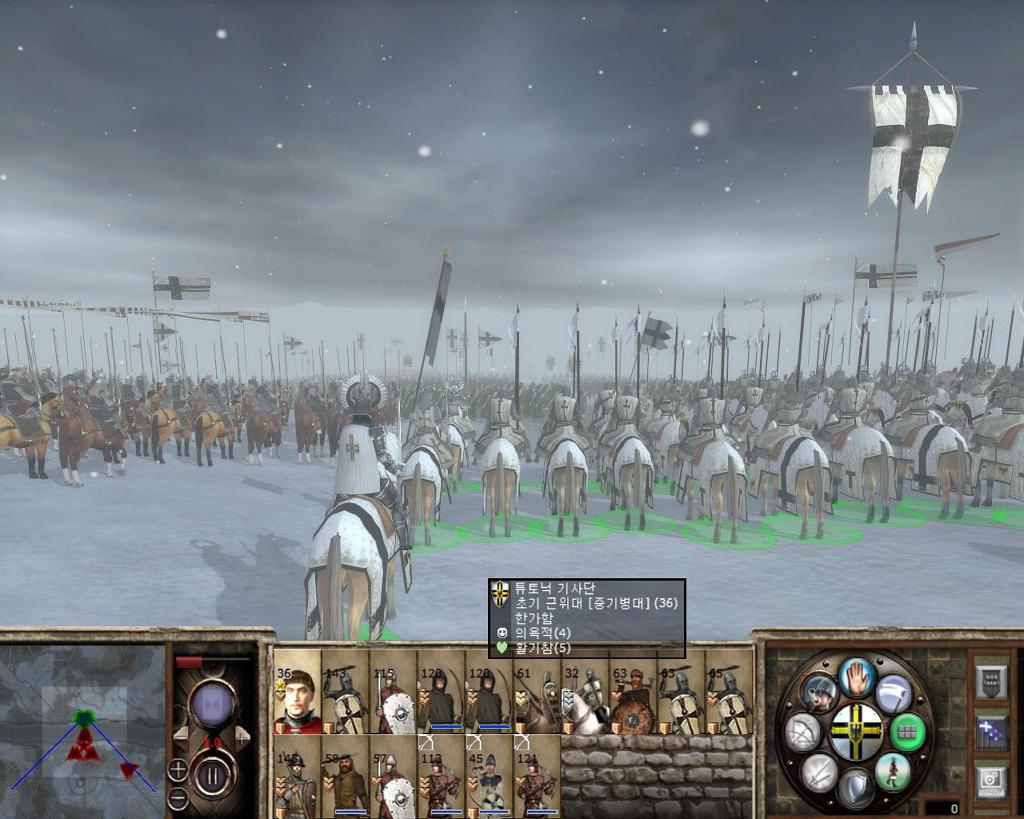Viewport: 1024px width, 819px height.
Task: Zoom out the minimap with minus button
Action: click(x=177, y=798)
